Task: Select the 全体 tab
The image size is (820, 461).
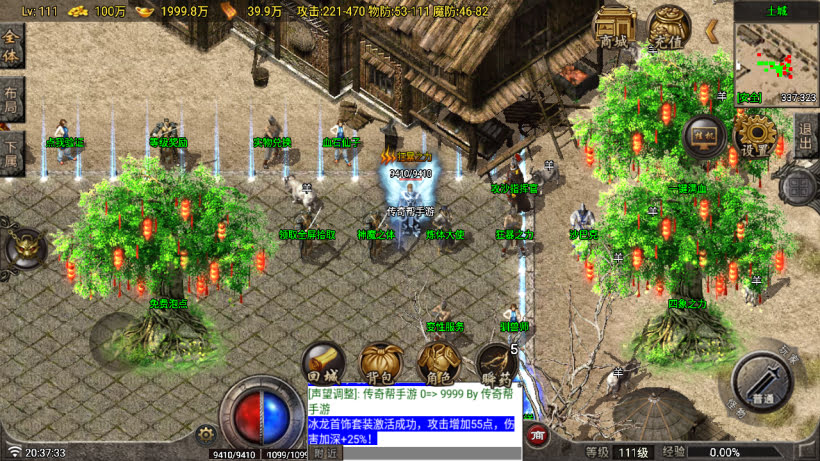Action: 11,45
